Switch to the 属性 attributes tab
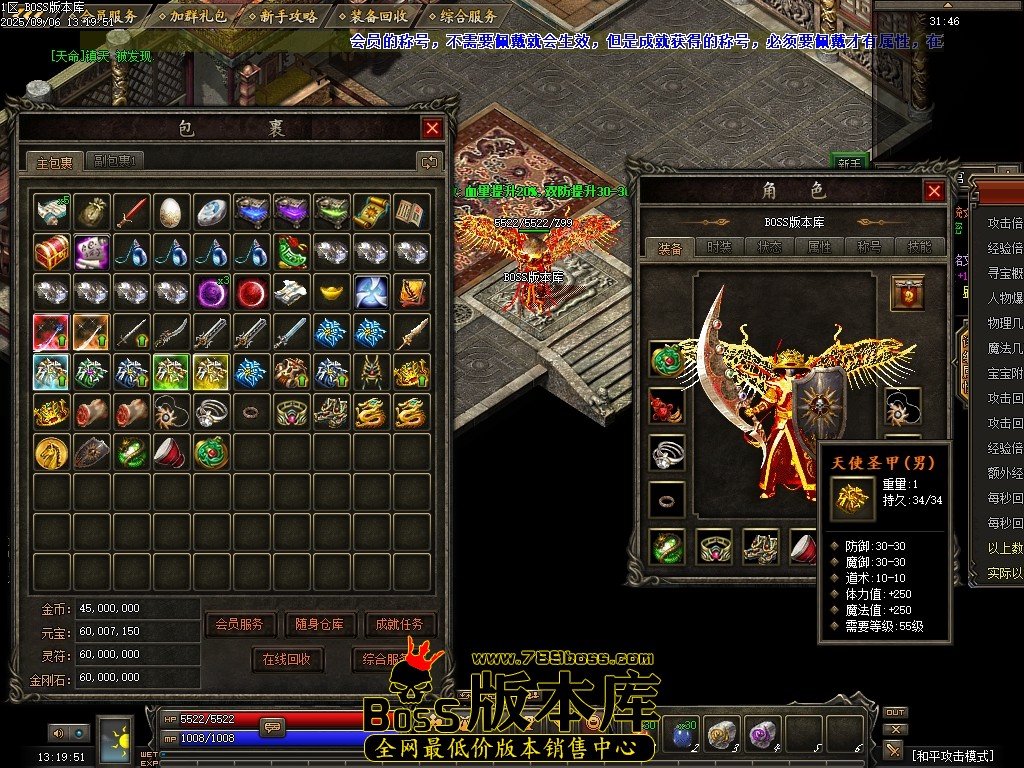Screen dimensions: 1024x768 coord(819,247)
